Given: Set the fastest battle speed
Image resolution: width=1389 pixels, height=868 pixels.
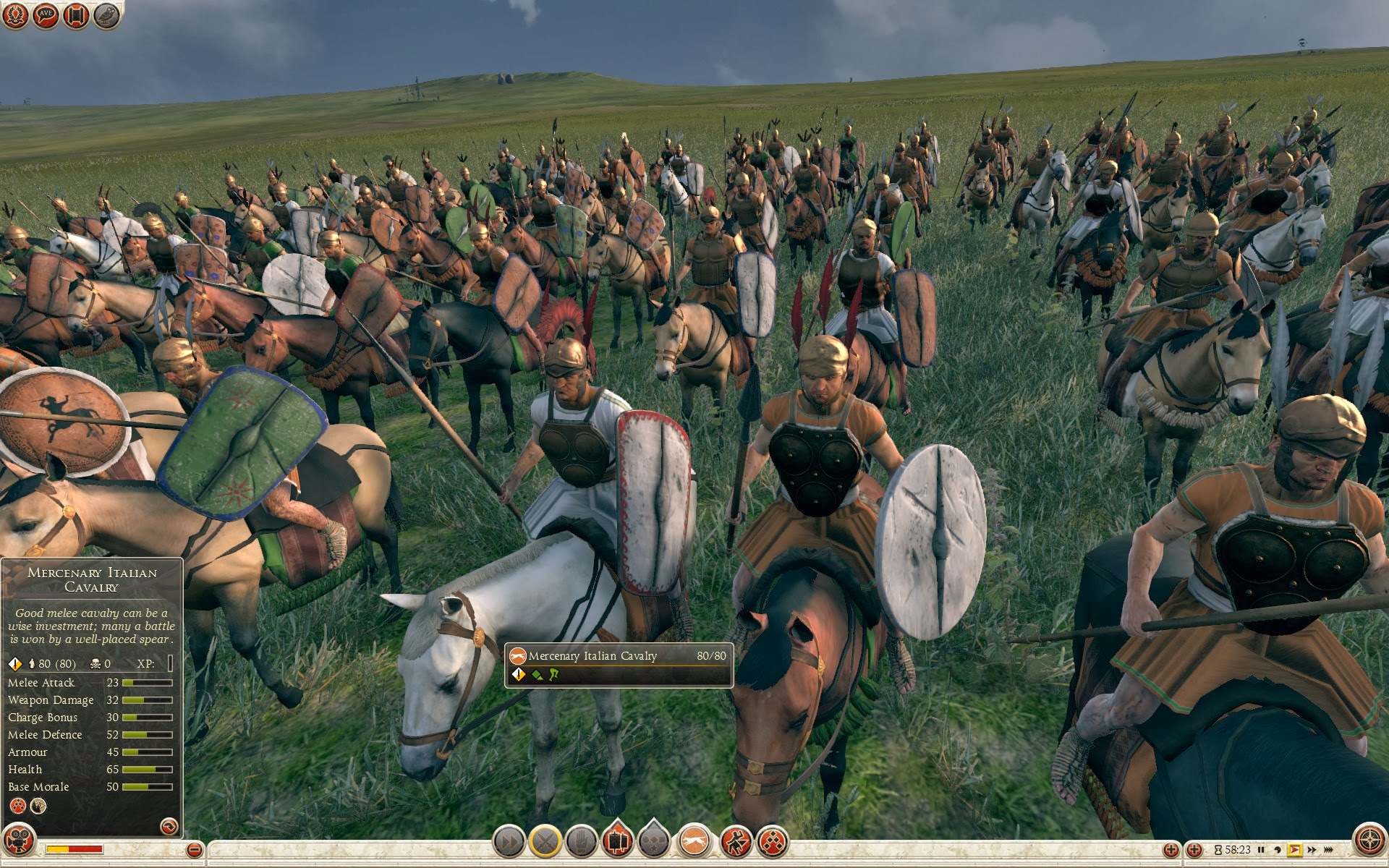Looking at the screenshot, I should click(1330, 850).
